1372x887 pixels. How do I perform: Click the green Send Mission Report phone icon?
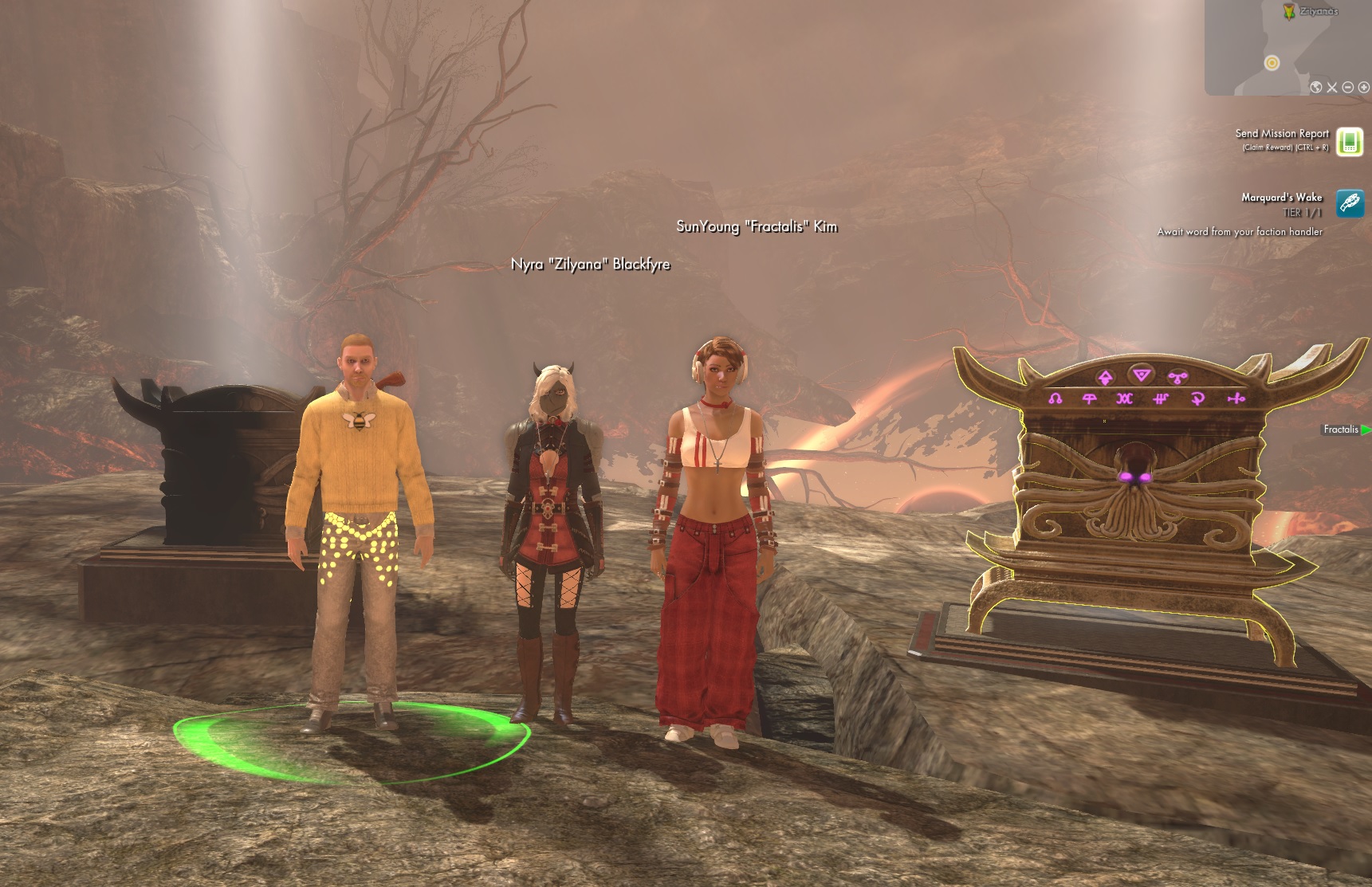coord(1350,142)
